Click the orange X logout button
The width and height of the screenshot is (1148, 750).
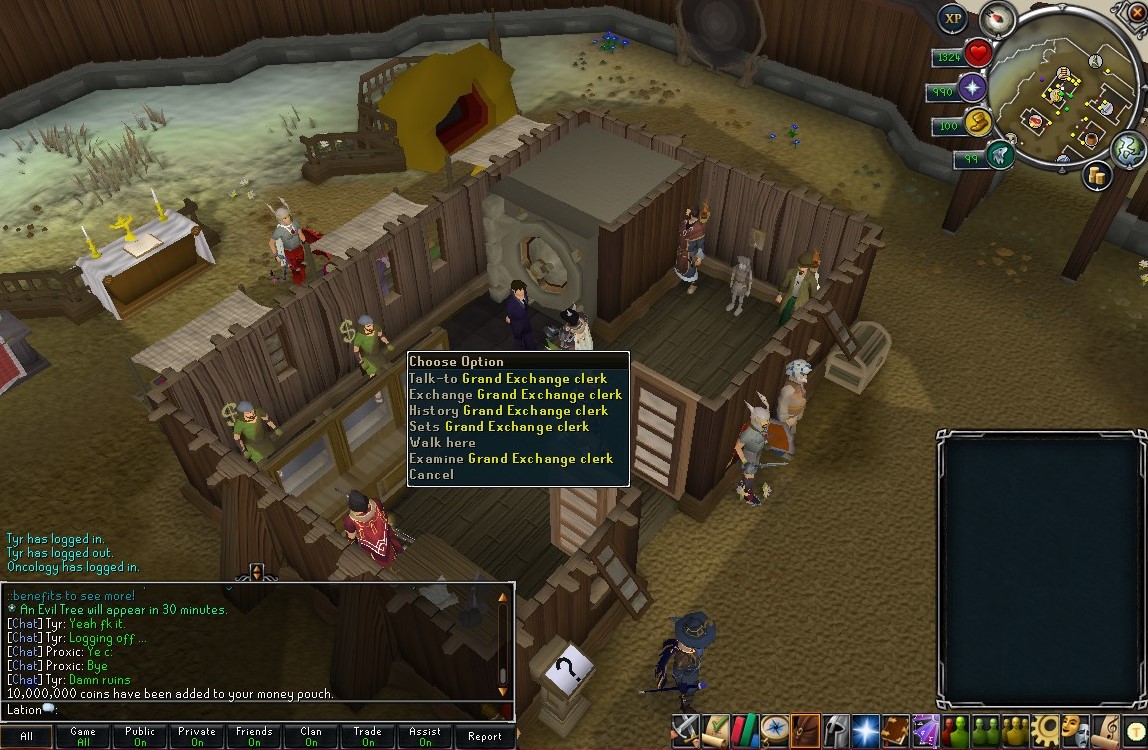(x=1135, y=10)
